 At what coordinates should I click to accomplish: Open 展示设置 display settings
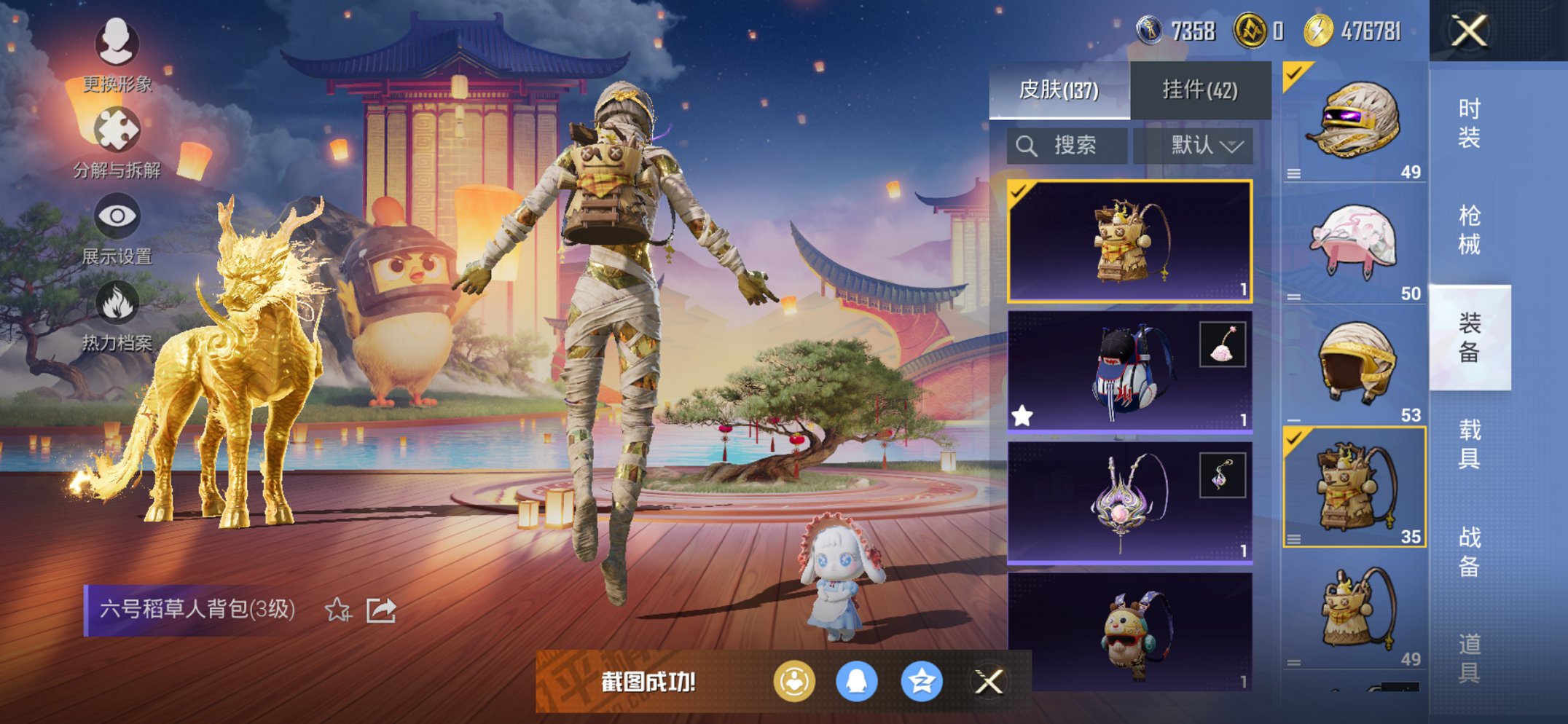pos(118,216)
